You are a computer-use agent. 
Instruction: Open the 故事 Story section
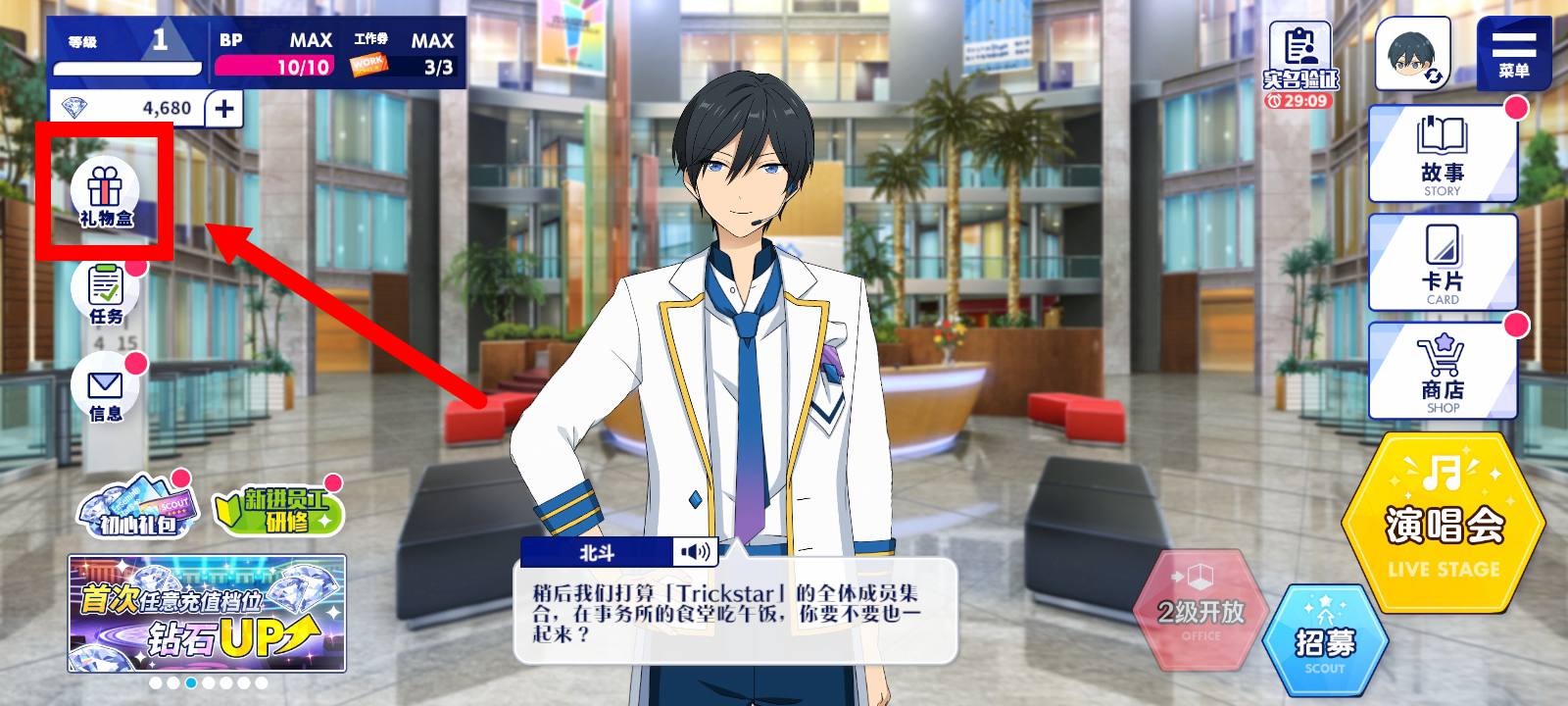pos(1442,155)
